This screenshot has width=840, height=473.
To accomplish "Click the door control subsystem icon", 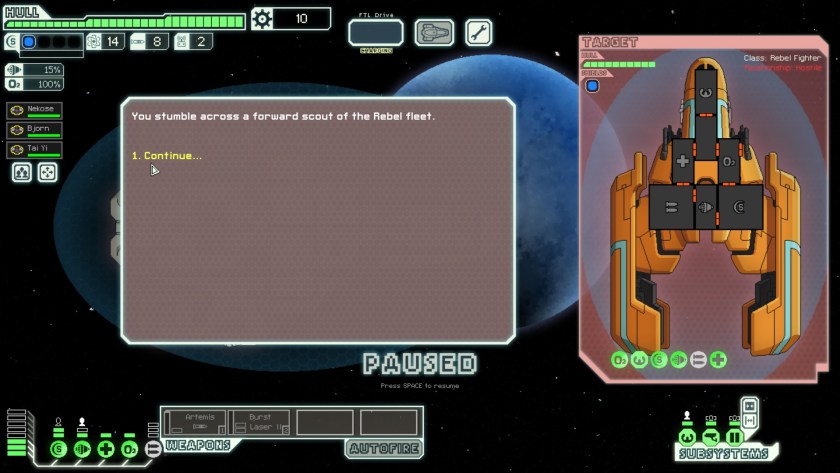I will click(735, 437).
